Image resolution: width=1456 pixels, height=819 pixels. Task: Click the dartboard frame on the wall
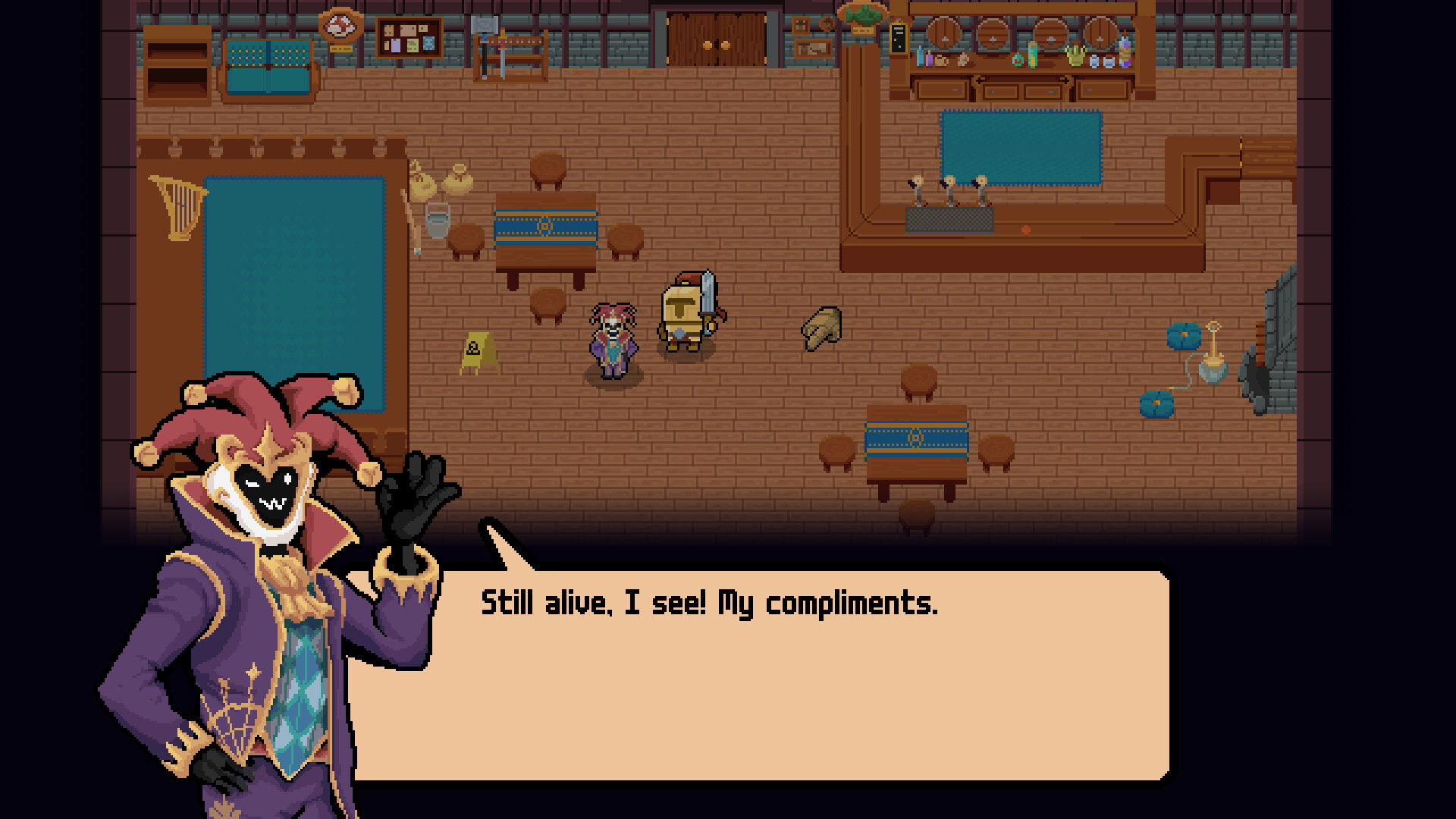342,23
